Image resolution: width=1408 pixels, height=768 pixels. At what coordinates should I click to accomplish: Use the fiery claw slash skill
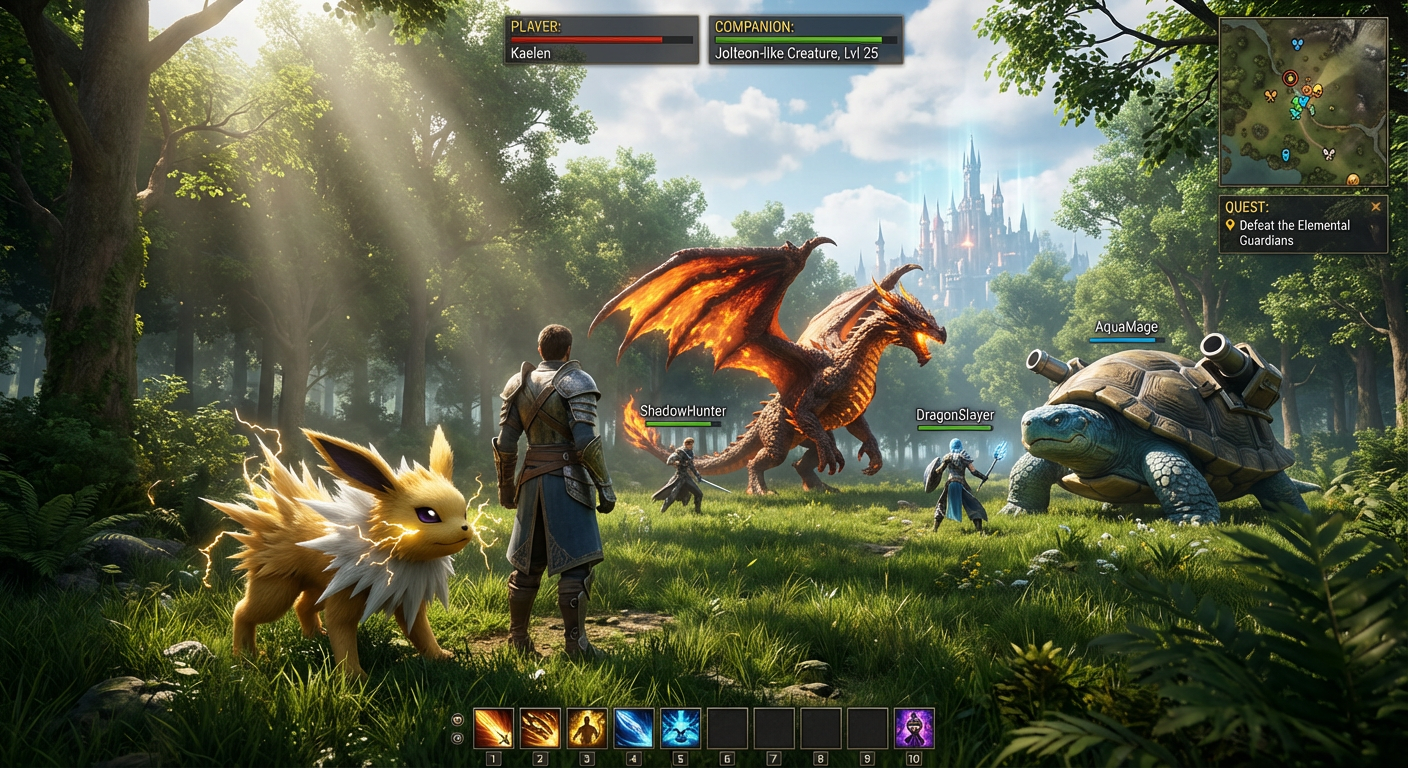click(x=540, y=728)
